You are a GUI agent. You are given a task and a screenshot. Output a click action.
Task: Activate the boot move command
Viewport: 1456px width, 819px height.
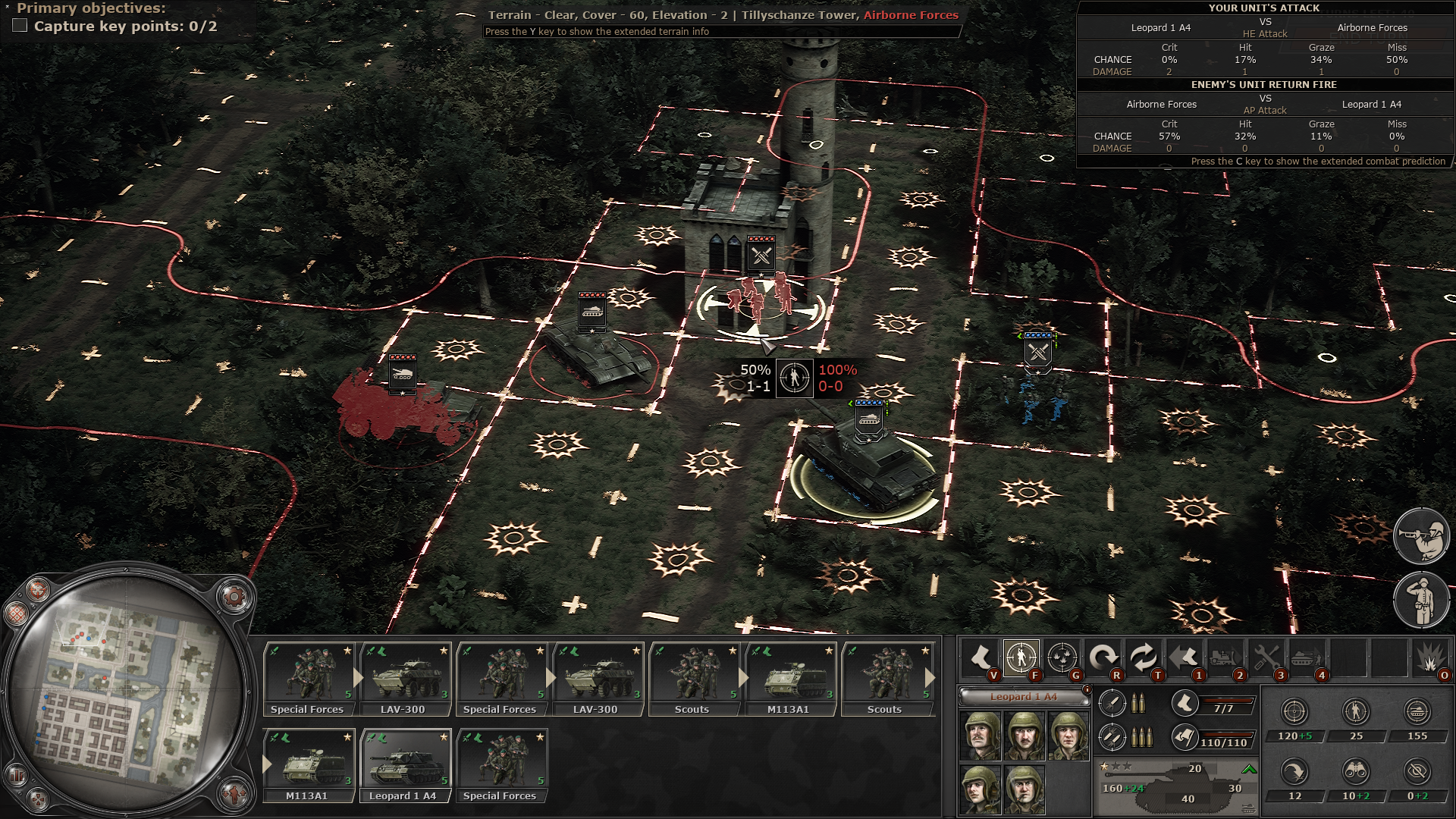coord(981,657)
